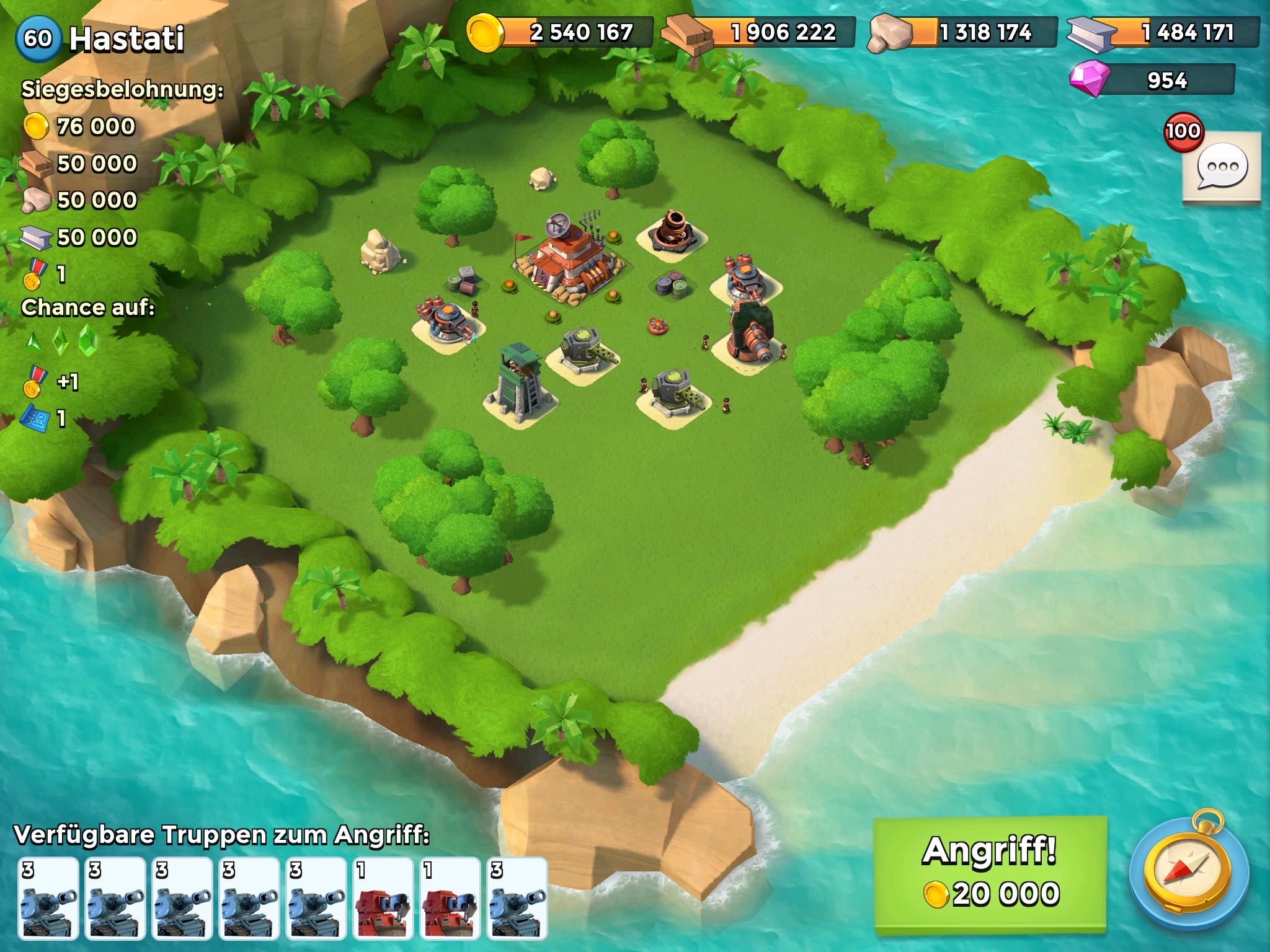
Task: Open the chat speech bubble
Action: tap(1221, 167)
